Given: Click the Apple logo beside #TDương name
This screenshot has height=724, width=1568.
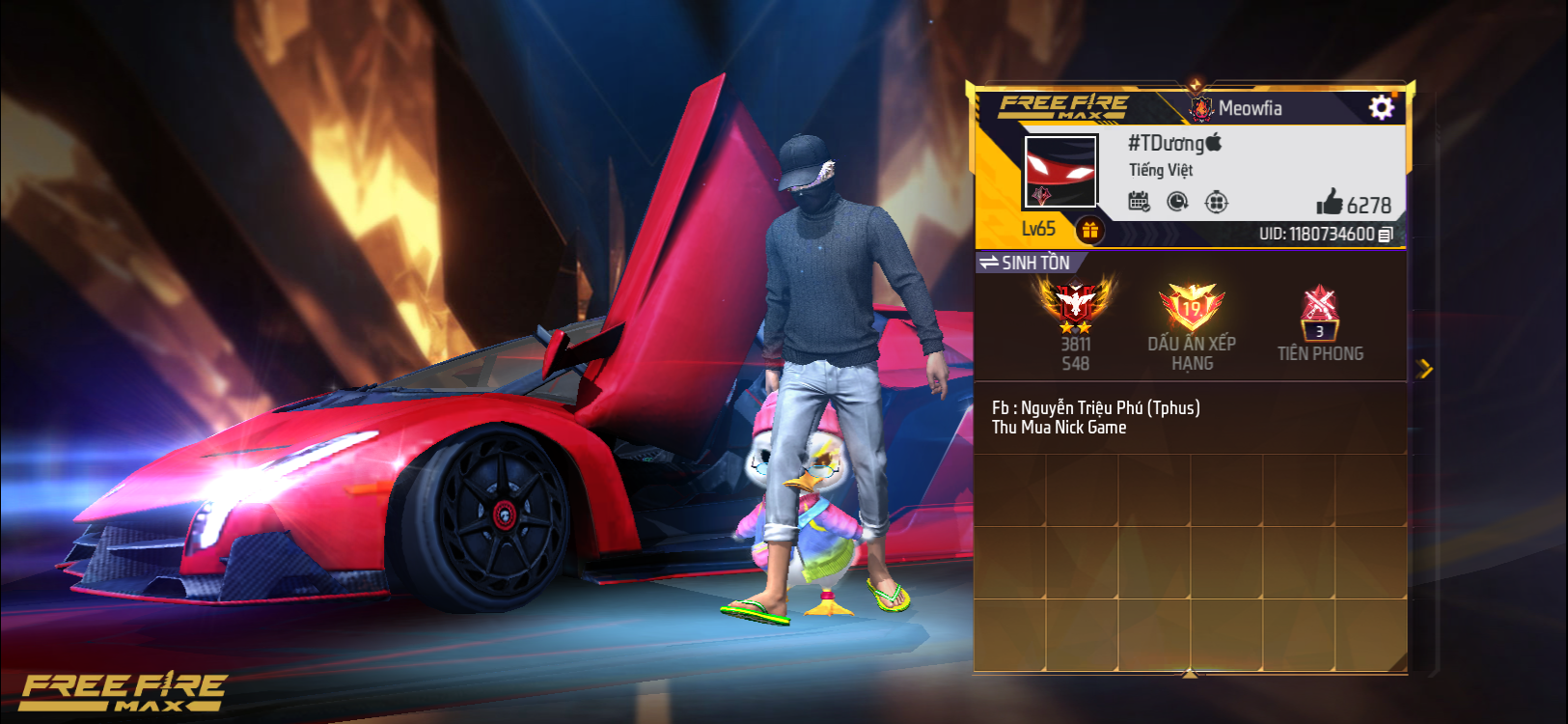Looking at the screenshot, I should 1215,143.
